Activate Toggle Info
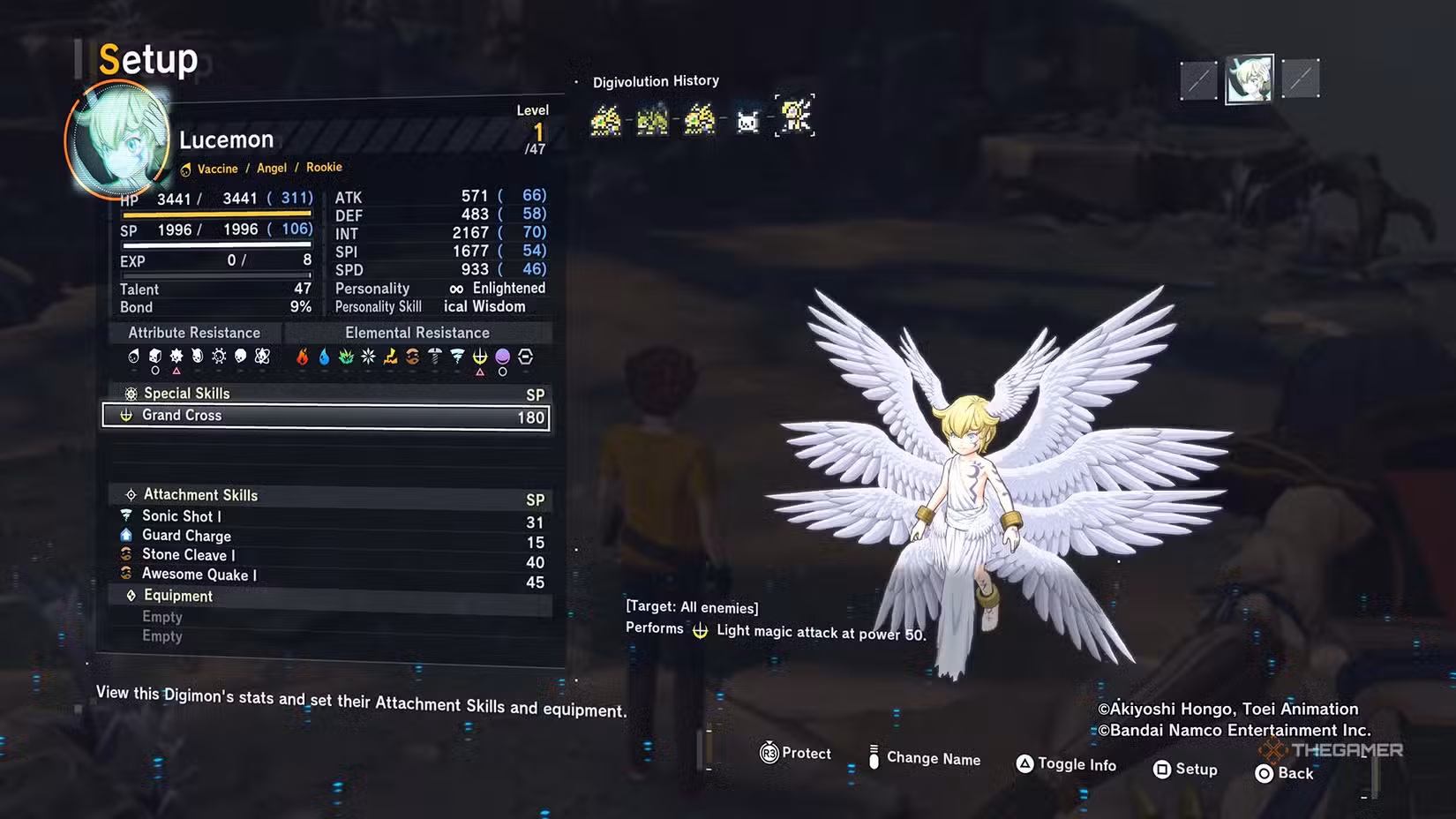1456x819 pixels. coord(1066,764)
